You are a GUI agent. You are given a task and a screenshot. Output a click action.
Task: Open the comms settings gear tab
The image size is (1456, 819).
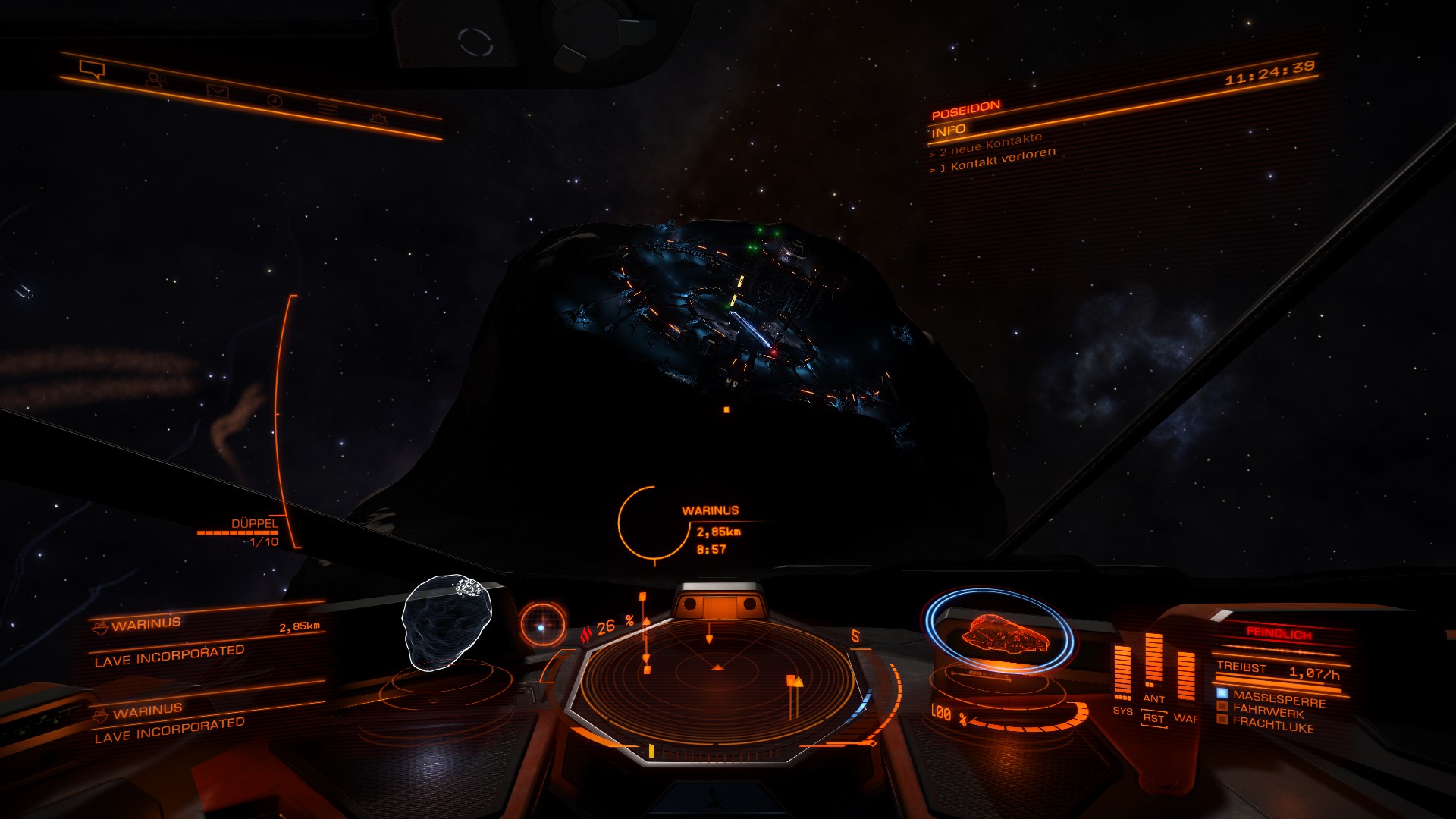[x=378, y=118]
